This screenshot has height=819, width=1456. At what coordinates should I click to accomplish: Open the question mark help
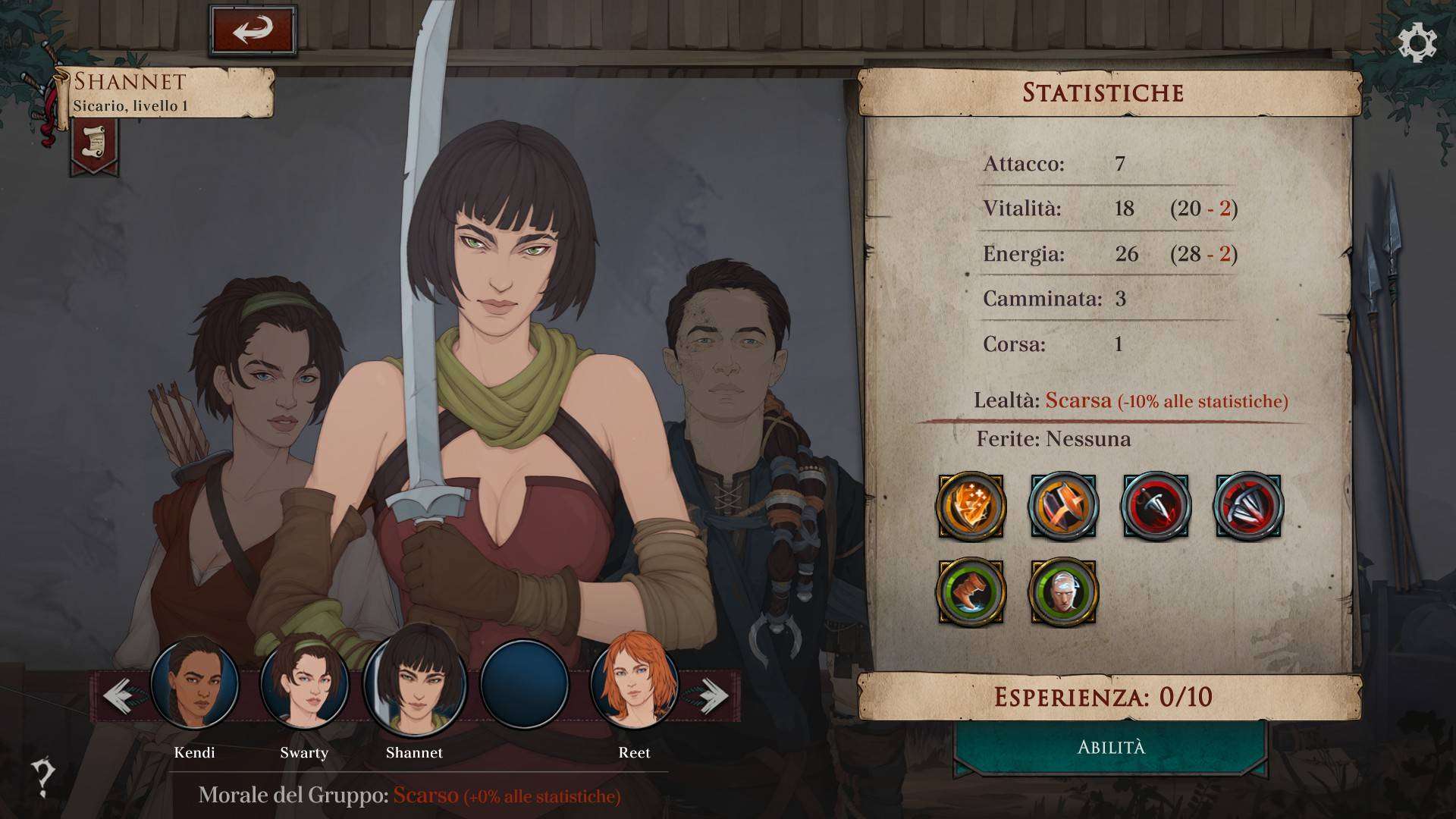tap(43, 777)
